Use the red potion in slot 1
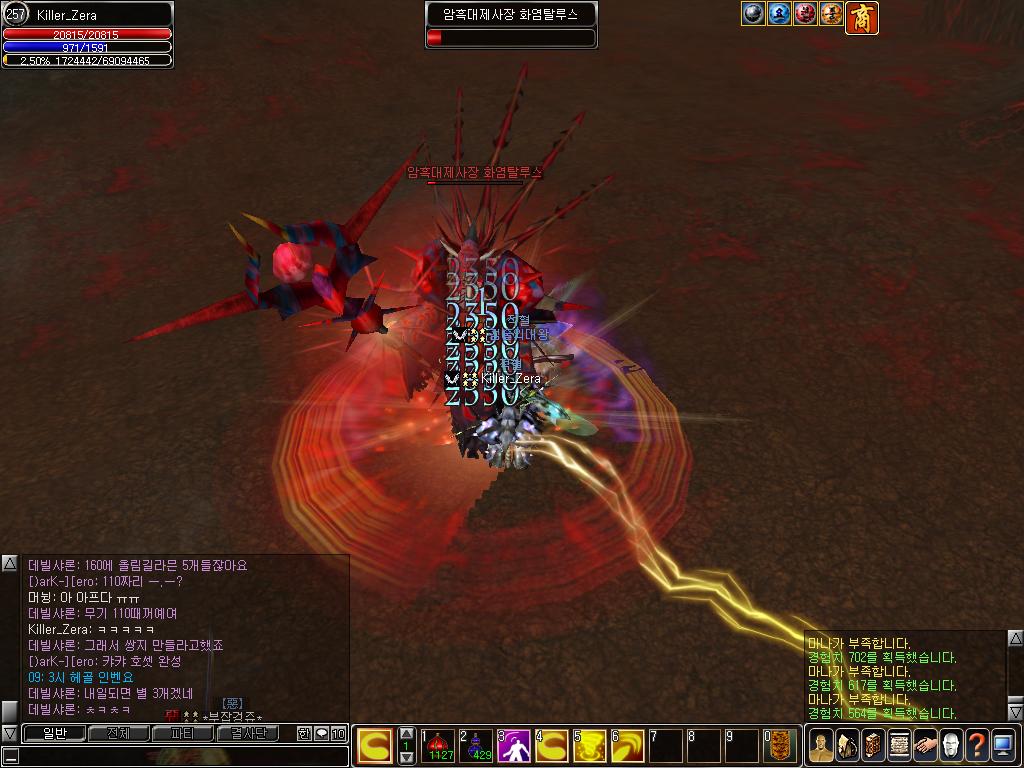This screenshot has height=768, width=1024. (439, 746)
